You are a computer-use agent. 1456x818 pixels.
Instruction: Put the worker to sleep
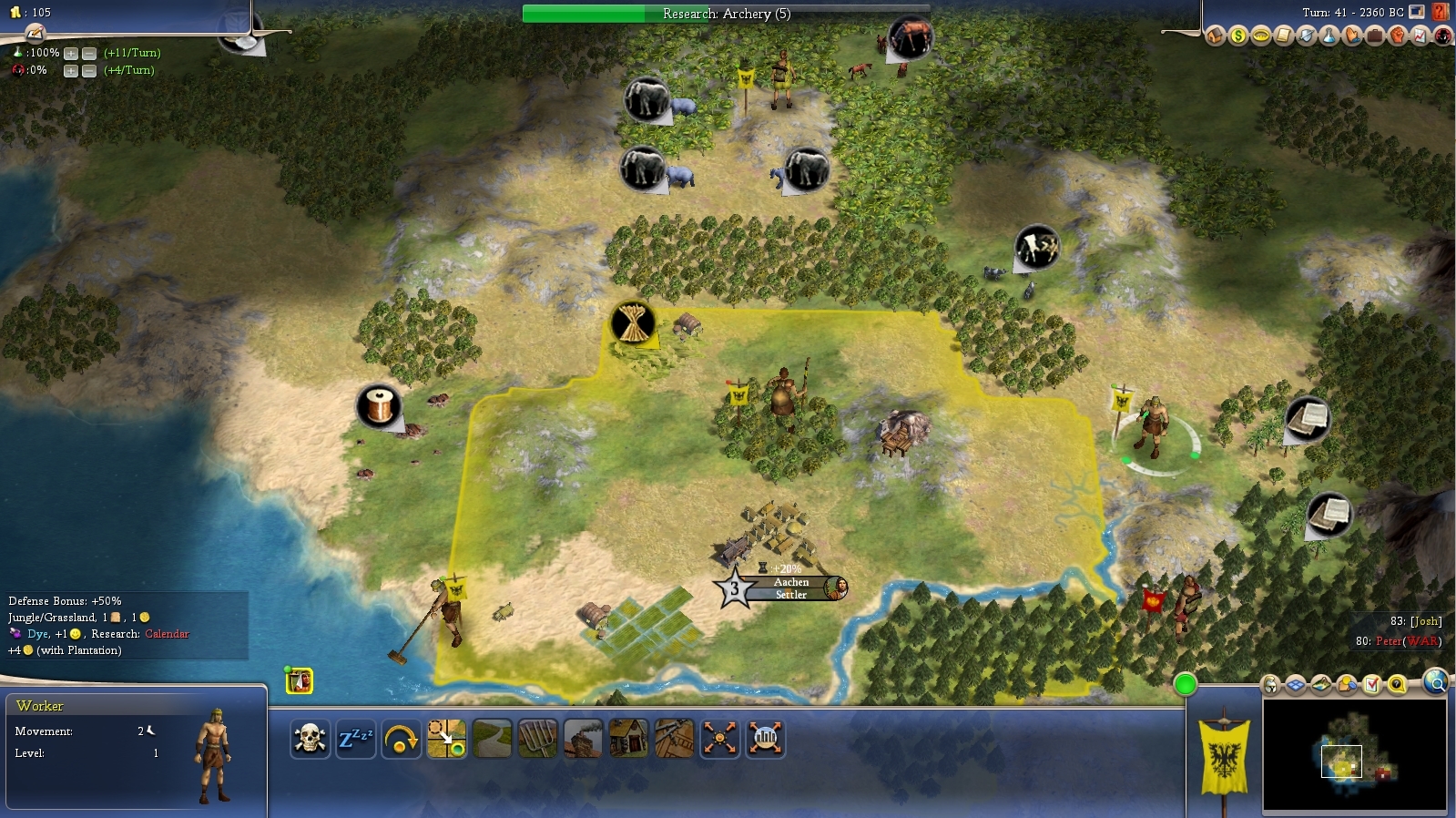(x=355, y=739)
